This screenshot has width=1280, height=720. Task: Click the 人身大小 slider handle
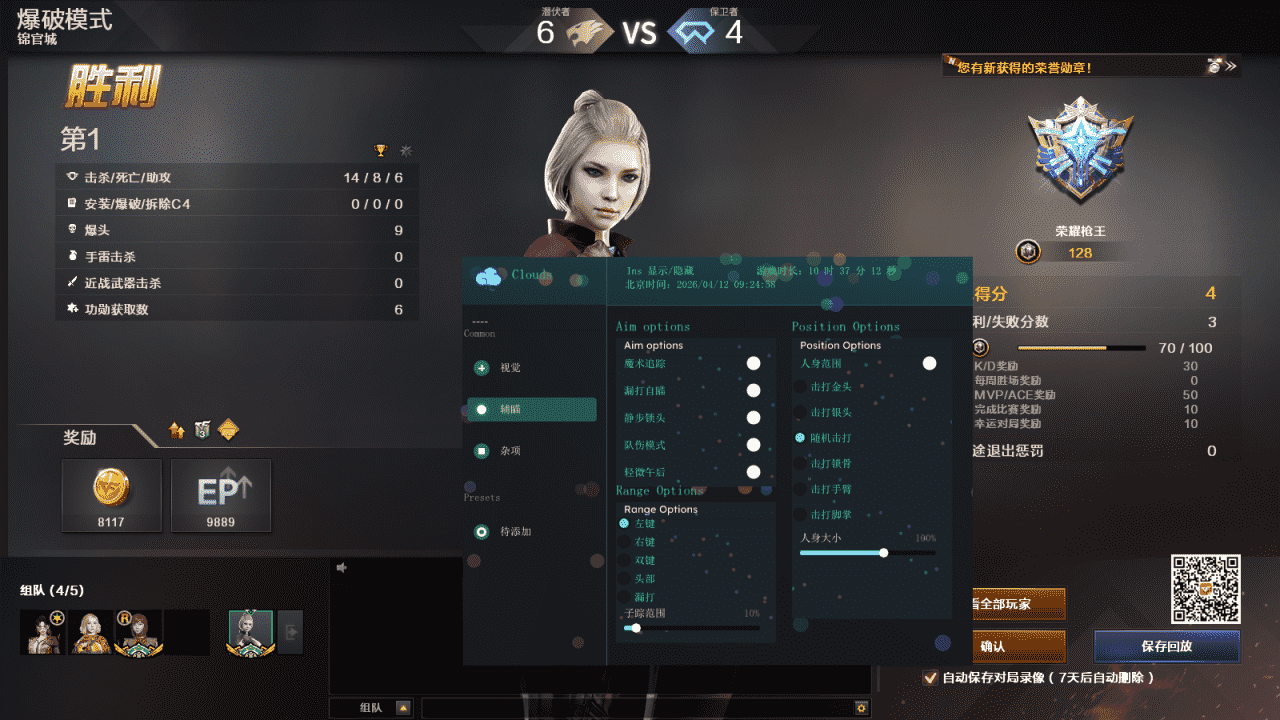pyautogui.click(x=884, y=552)
